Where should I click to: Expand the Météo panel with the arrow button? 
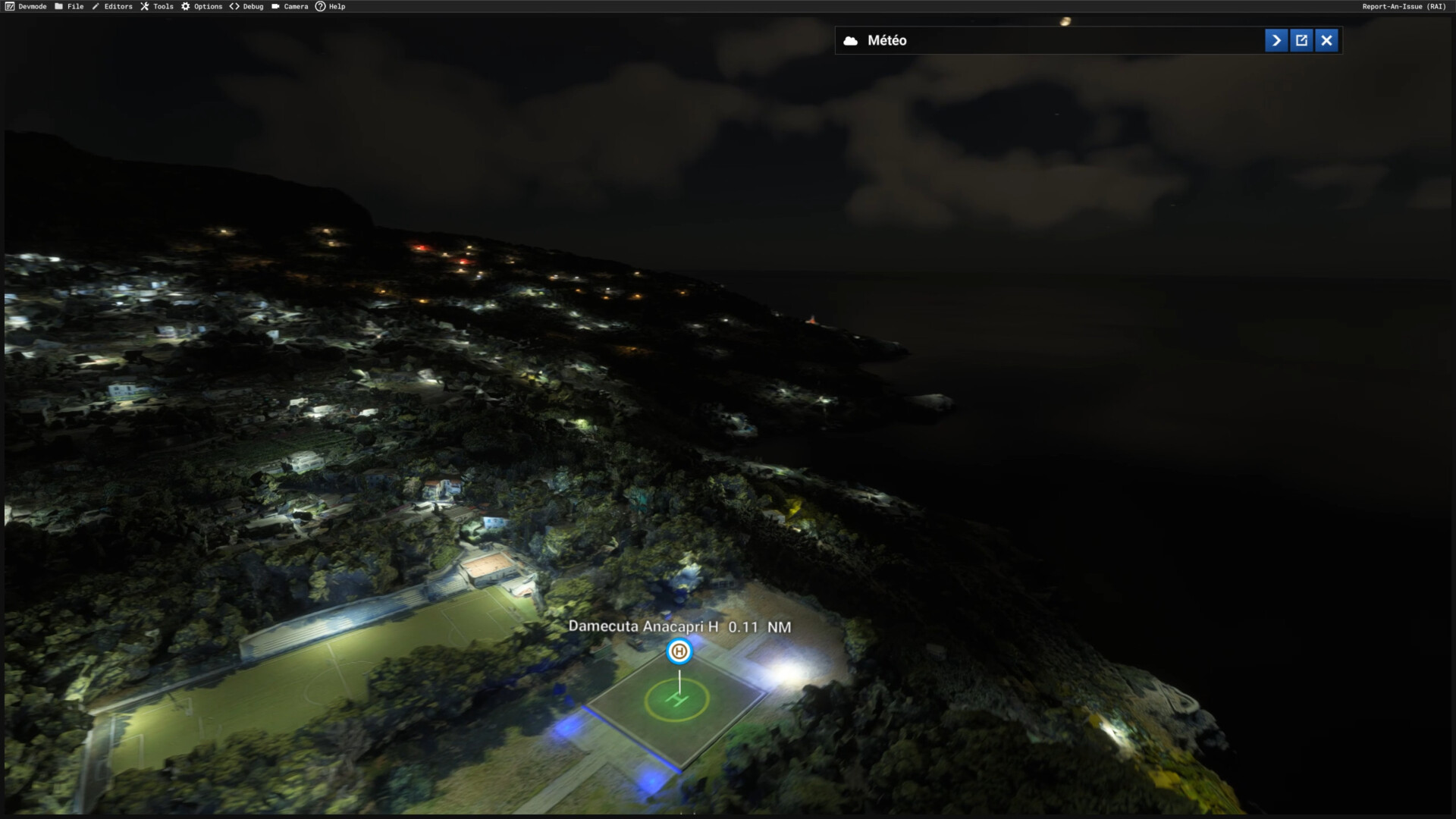(x=1276, y=40)
